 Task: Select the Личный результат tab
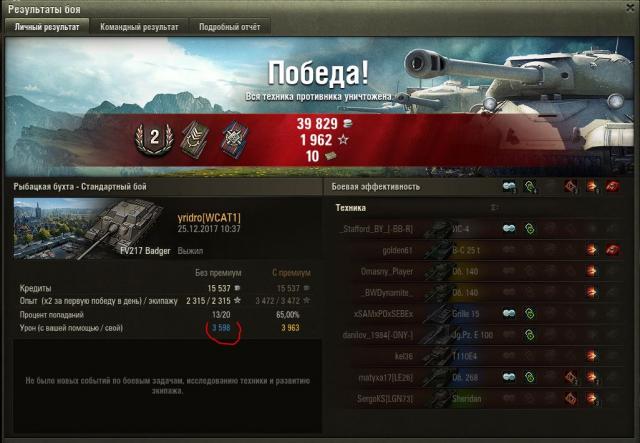pyautogui.click(x=48, y=27)
